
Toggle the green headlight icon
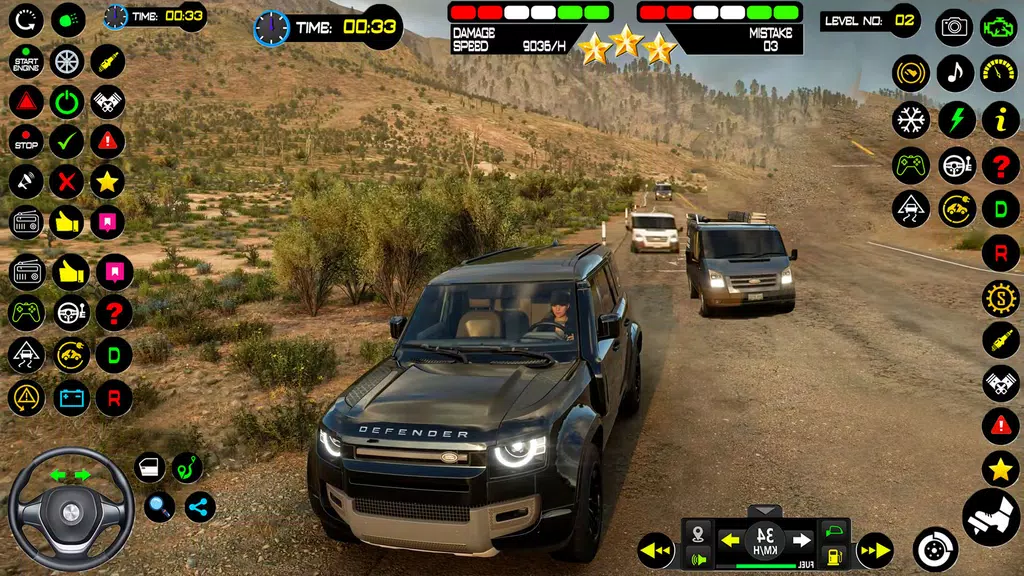point(68,19)
